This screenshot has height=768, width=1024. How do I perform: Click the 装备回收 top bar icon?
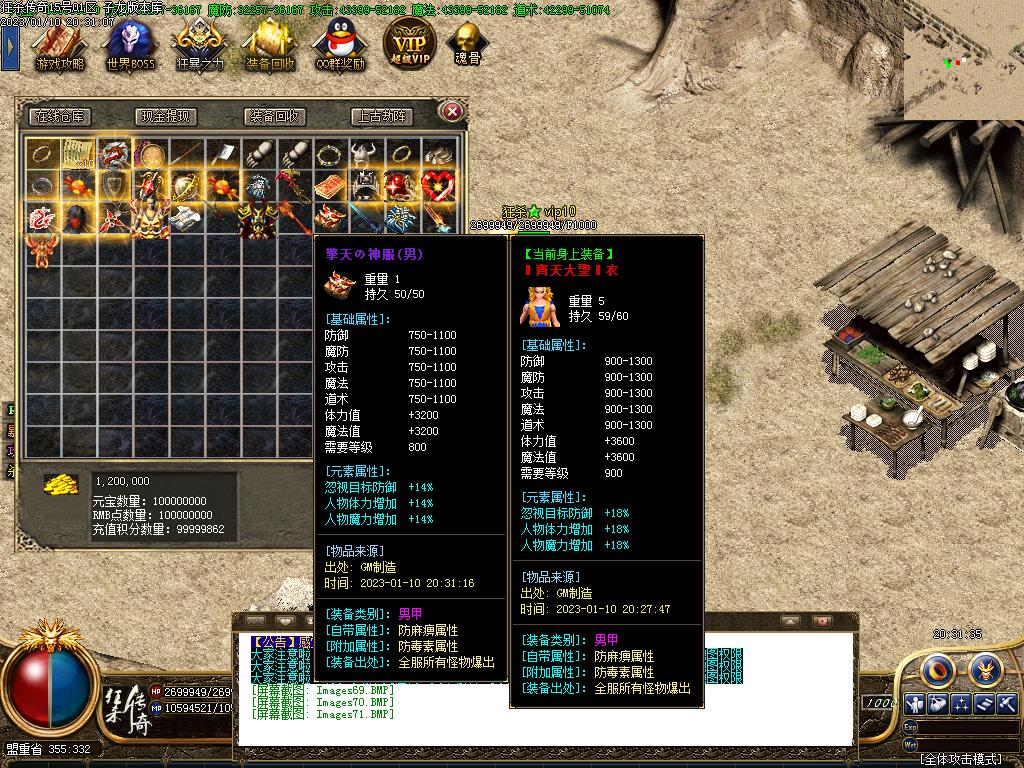tap(270, 44)
